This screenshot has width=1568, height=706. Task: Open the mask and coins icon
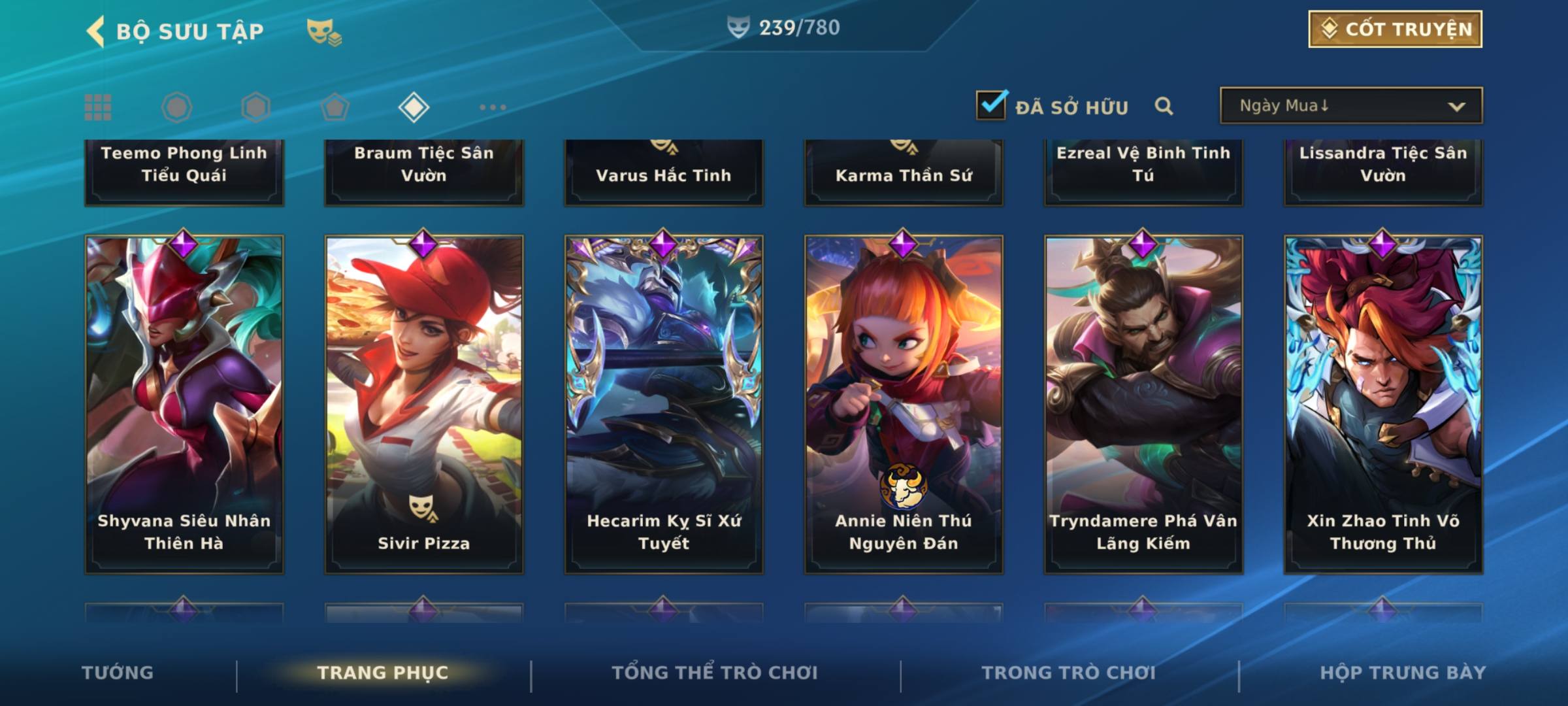[x=323, y=31]
